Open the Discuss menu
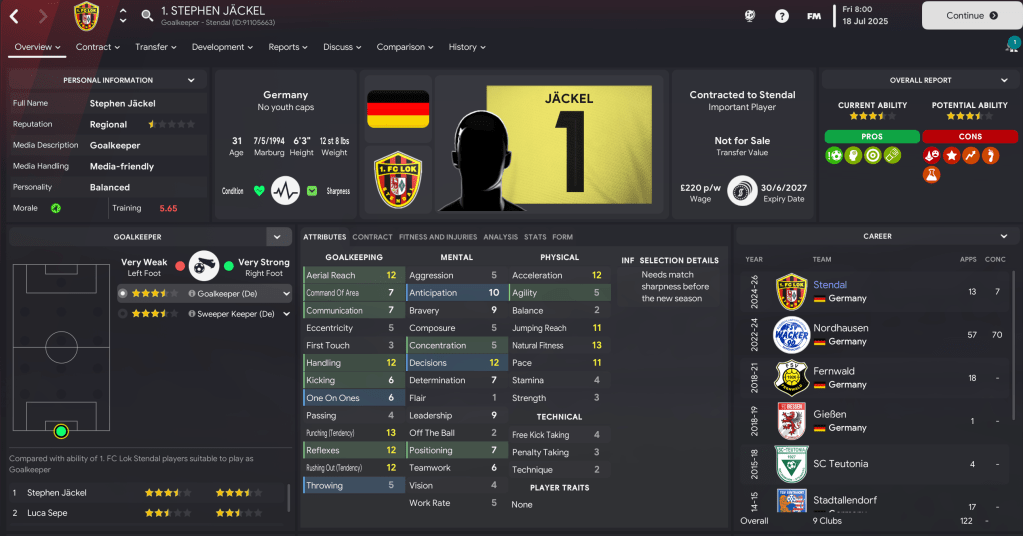Image resolution: width=1023 pixels, height=536 pixels. [x=342, y=47]
